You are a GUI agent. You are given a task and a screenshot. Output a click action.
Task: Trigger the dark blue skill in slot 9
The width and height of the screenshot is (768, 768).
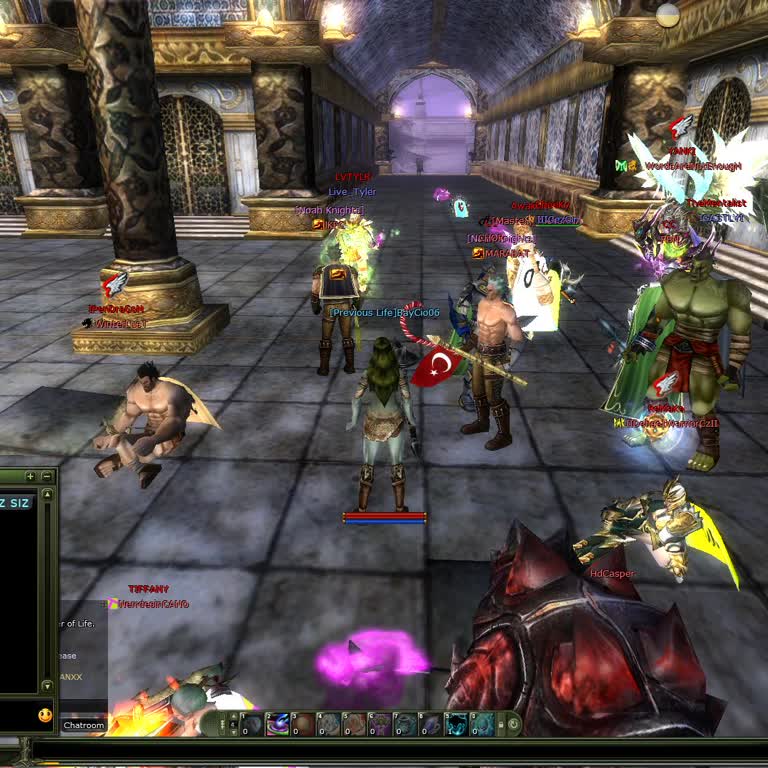457,724
